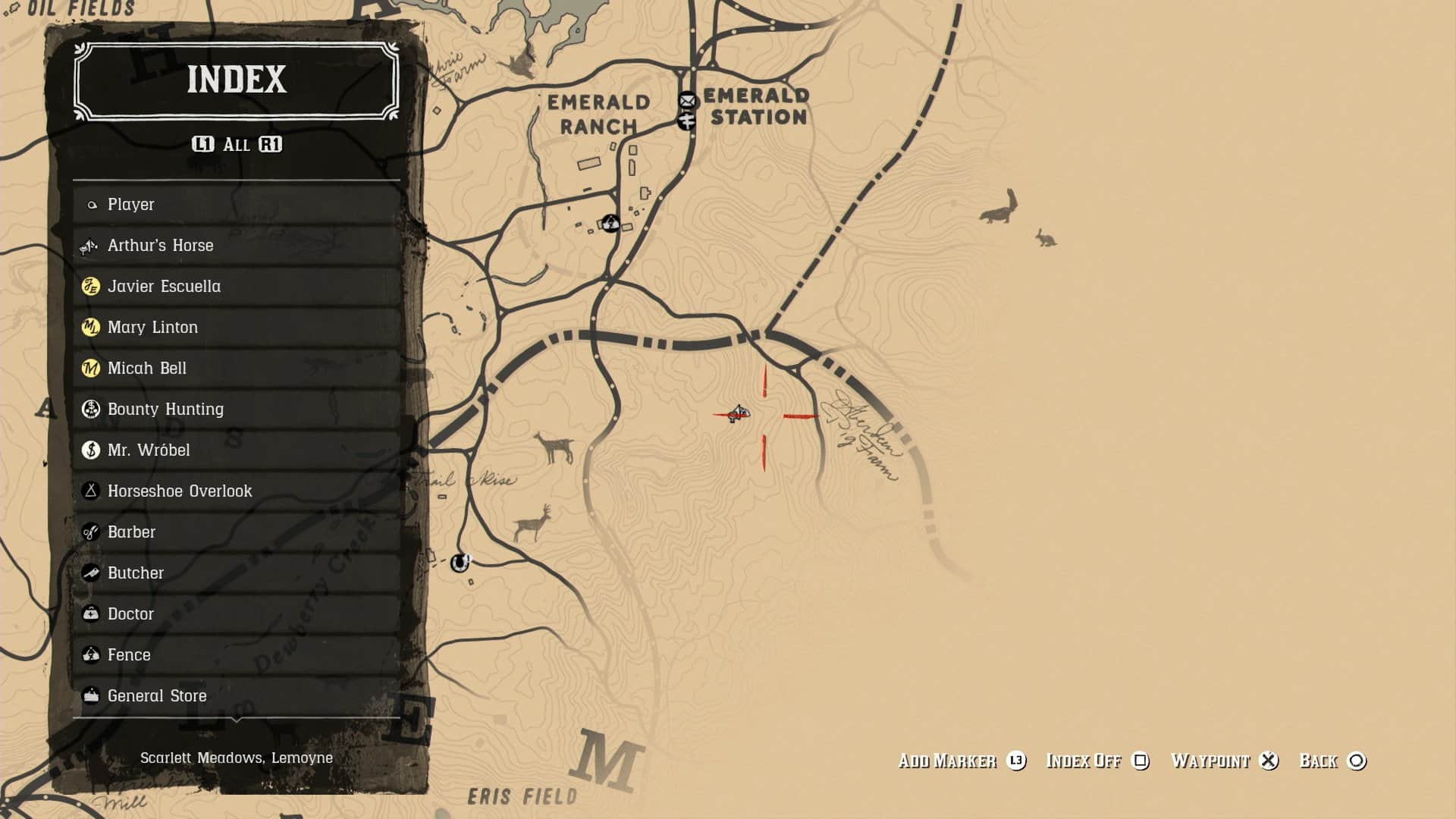Click the Horseshoe Overlook camp icon

(90, 491)
